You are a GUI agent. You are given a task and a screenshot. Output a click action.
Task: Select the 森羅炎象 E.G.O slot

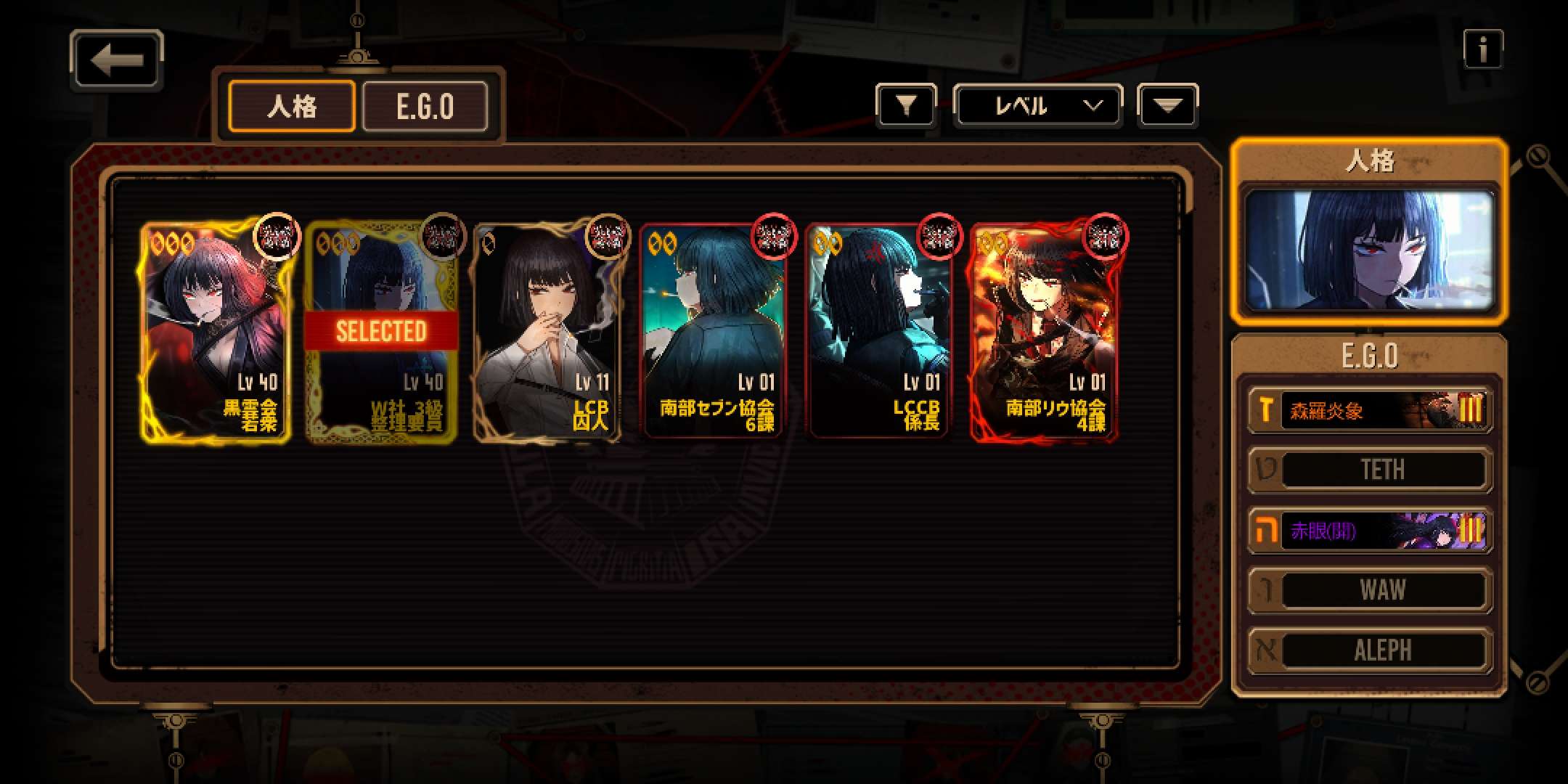(1369, 411)
